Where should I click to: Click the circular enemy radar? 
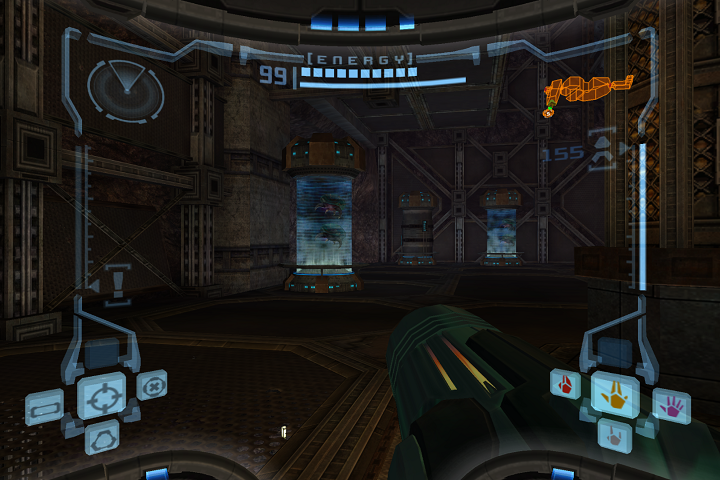(125, 87)
